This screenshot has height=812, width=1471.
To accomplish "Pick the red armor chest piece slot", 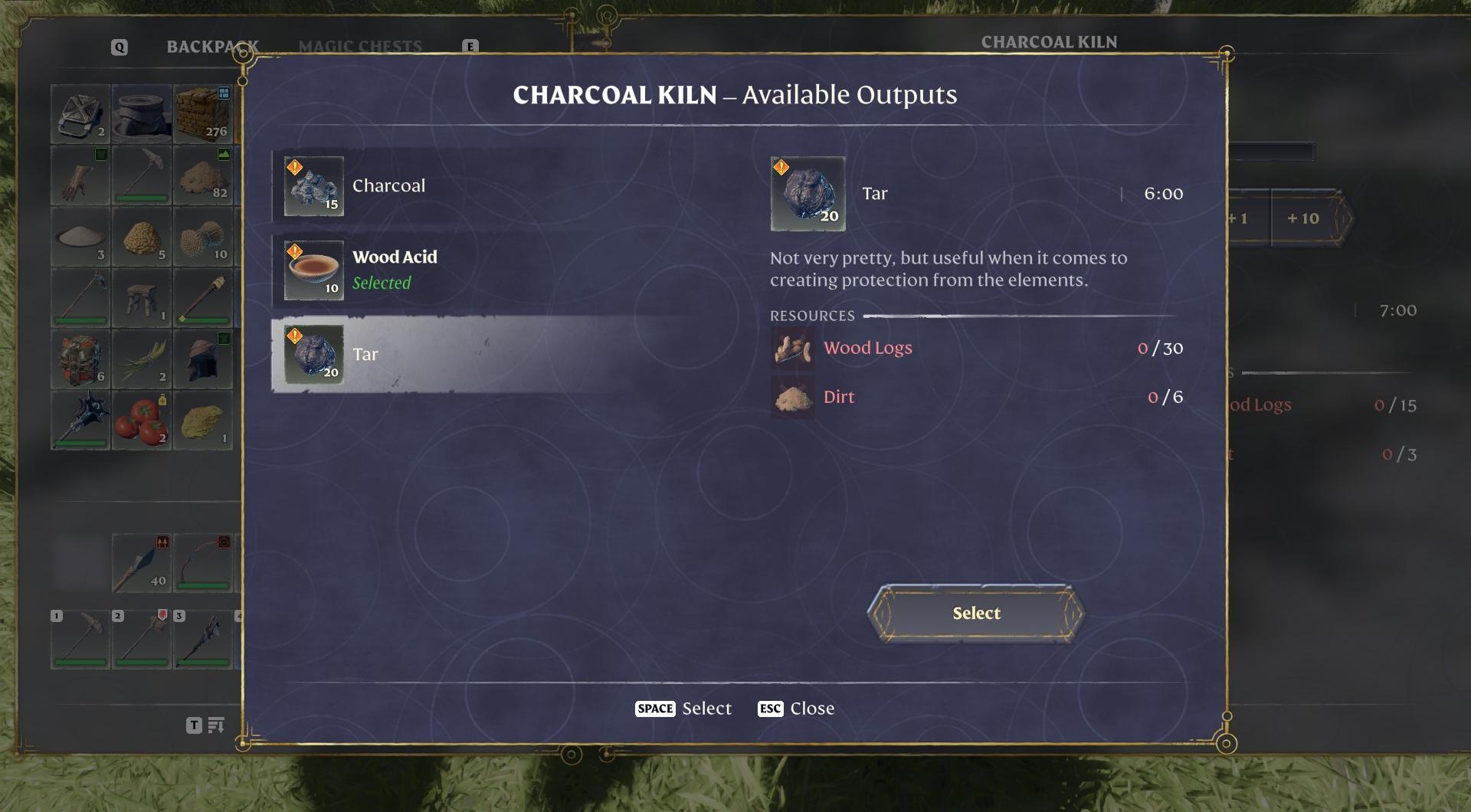I will (x=80, y=359).
